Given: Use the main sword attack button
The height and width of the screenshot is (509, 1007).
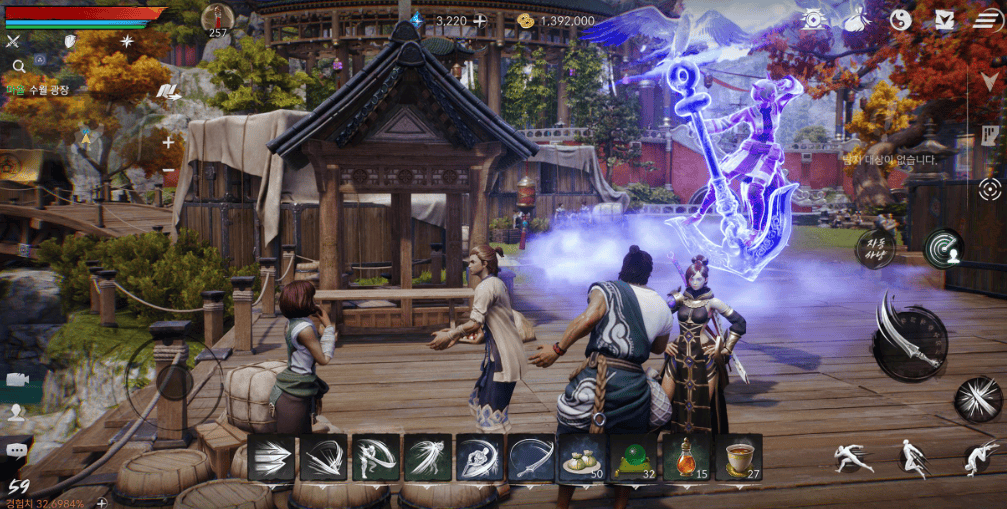Looking at the screenshot, I should [x=909, y=335].
